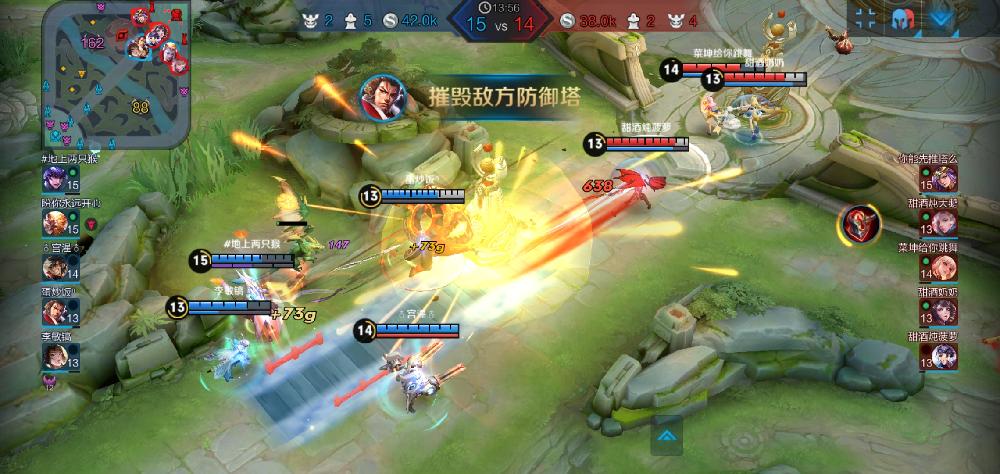
Task: Click the red off-screen hero indicator
Action: [859, 223]
